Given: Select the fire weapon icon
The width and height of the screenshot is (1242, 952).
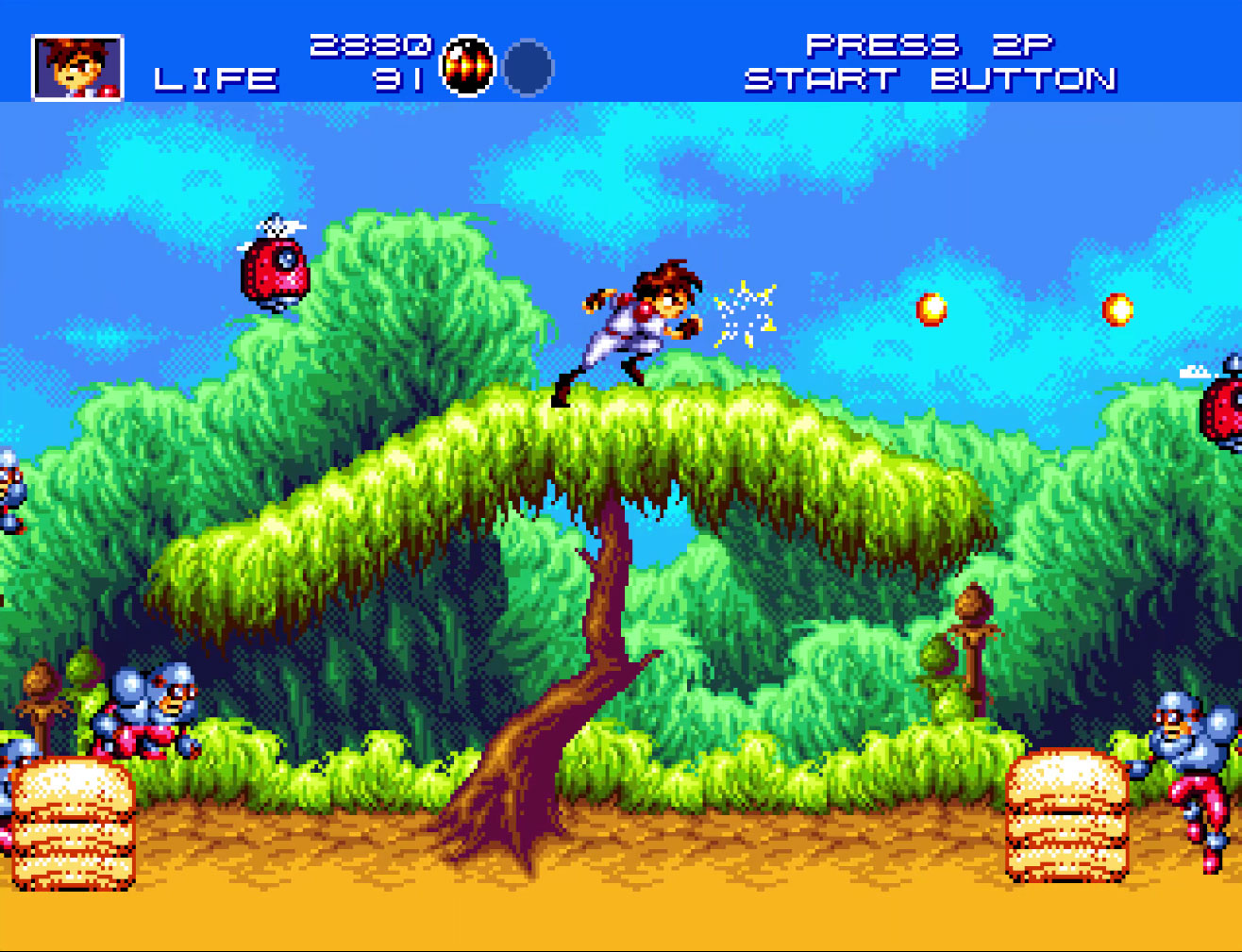Looking at the screenshot, I should 468,67.
